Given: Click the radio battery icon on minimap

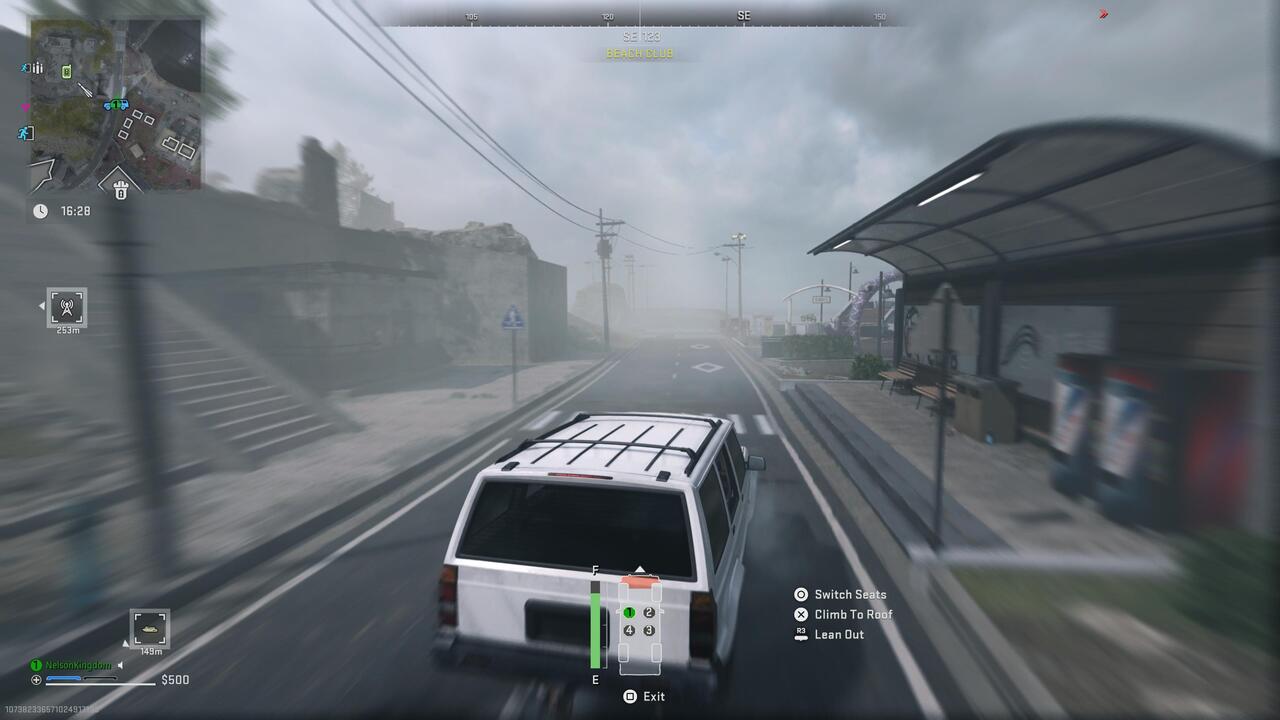Looking at the screenshot, I should [67, 72].
